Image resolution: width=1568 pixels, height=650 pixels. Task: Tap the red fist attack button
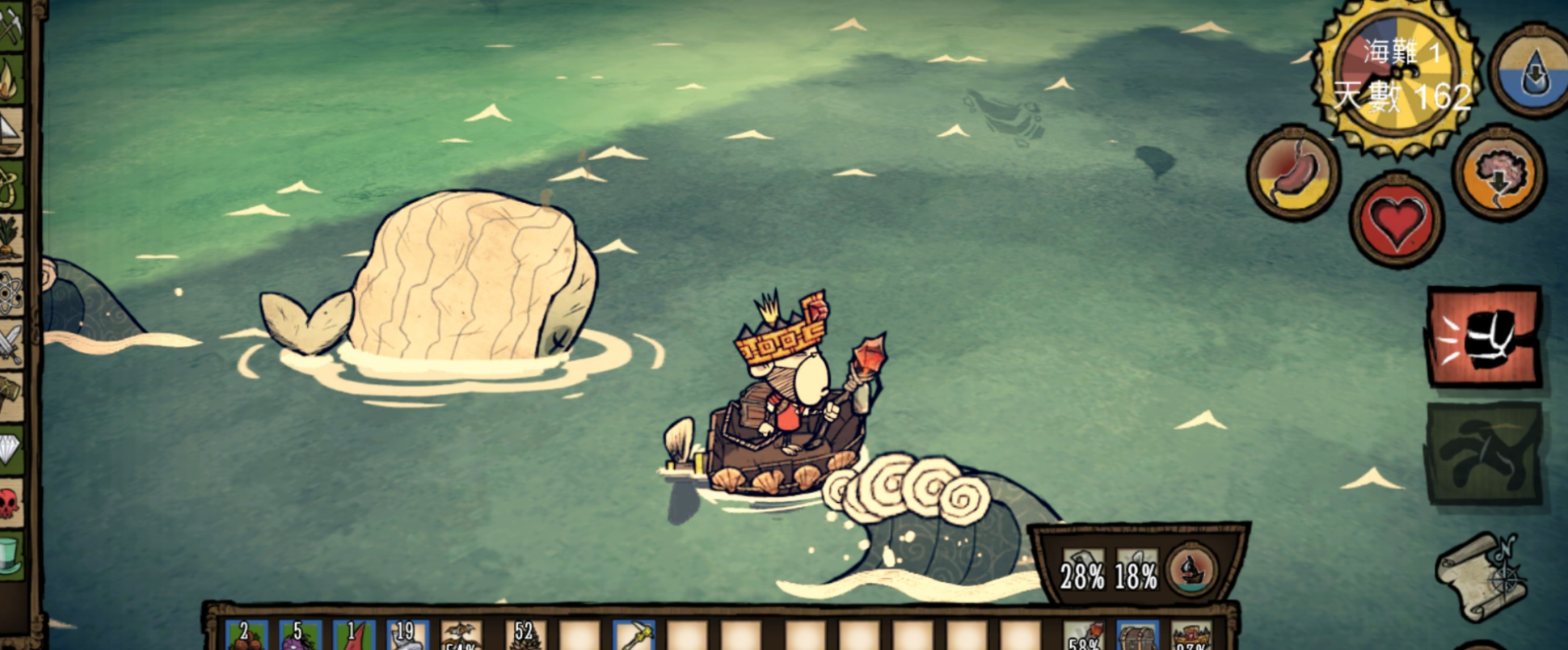click(x=1483, y=336)
